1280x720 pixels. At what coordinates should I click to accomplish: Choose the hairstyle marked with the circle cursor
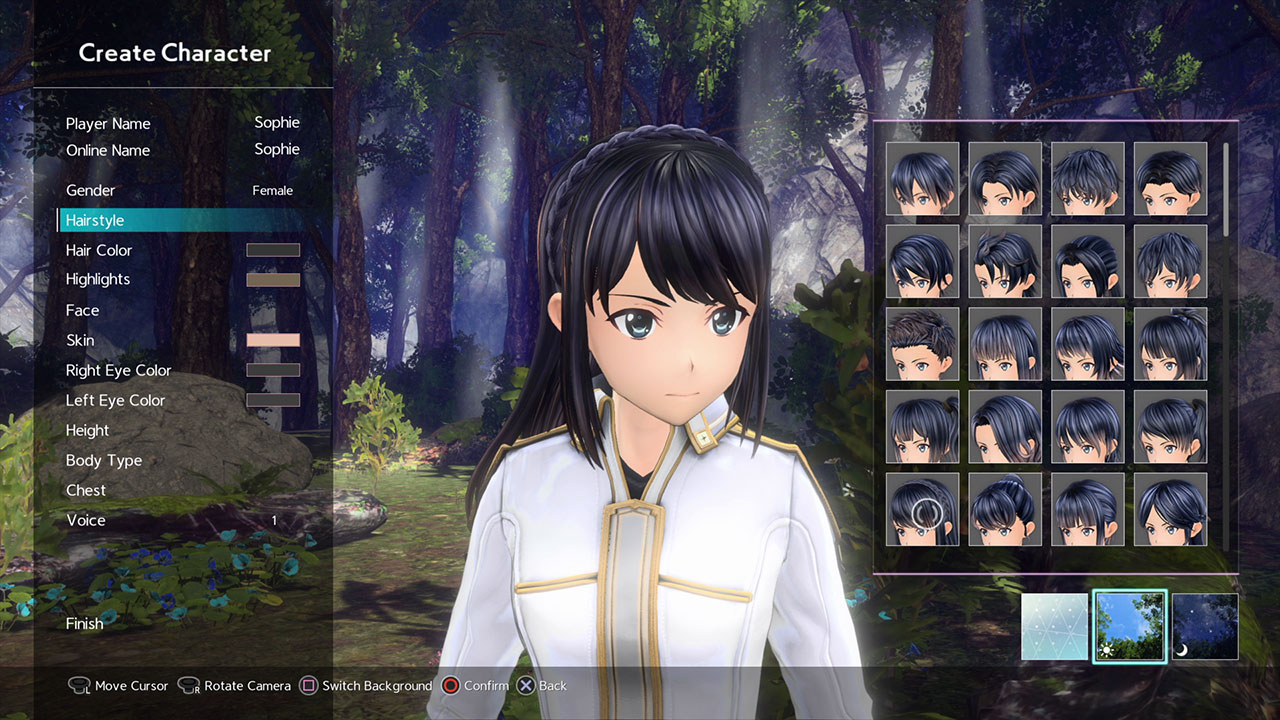pyautogui.click(x=922, y=509)
